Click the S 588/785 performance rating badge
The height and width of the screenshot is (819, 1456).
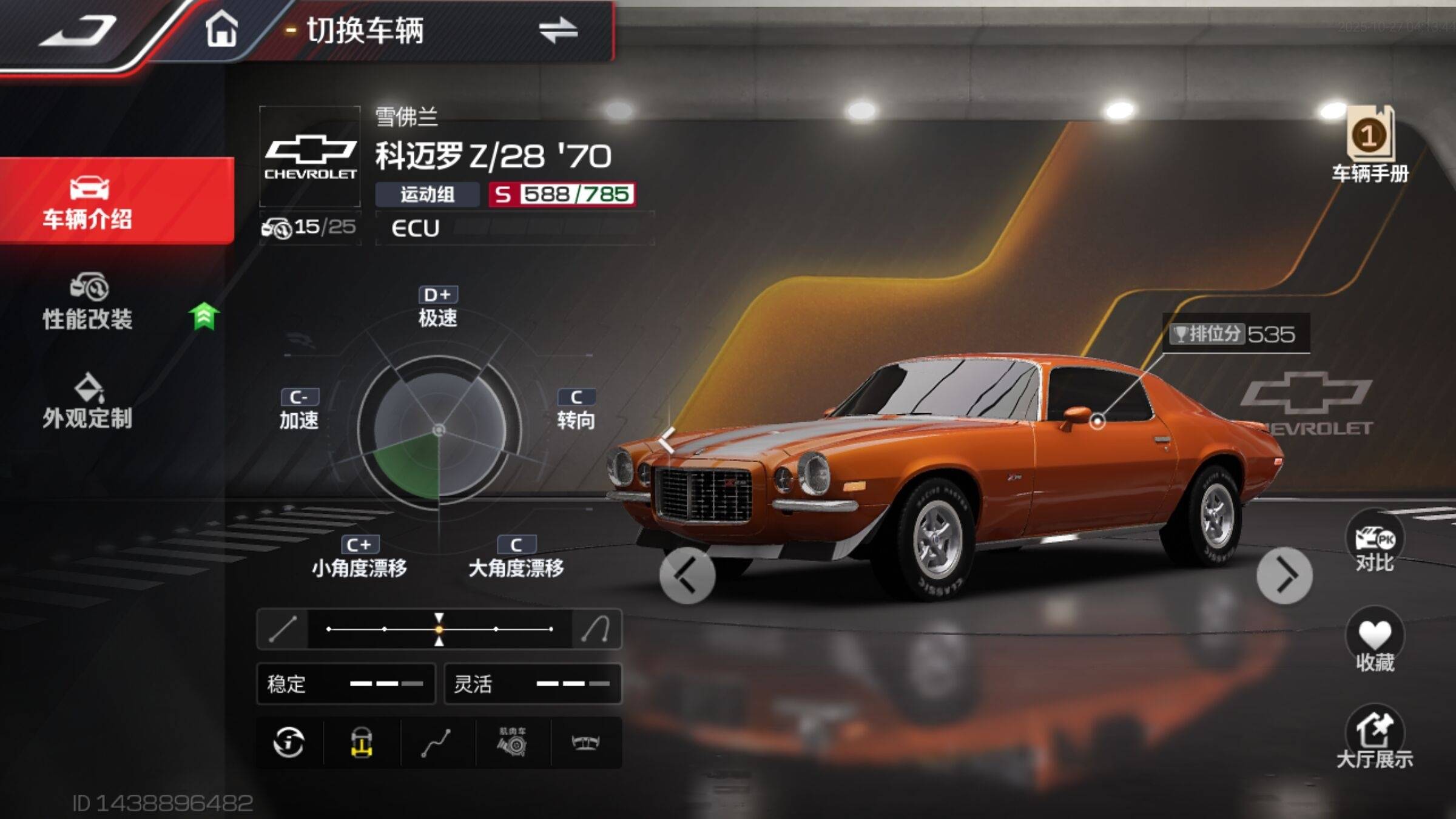point(562,194)
